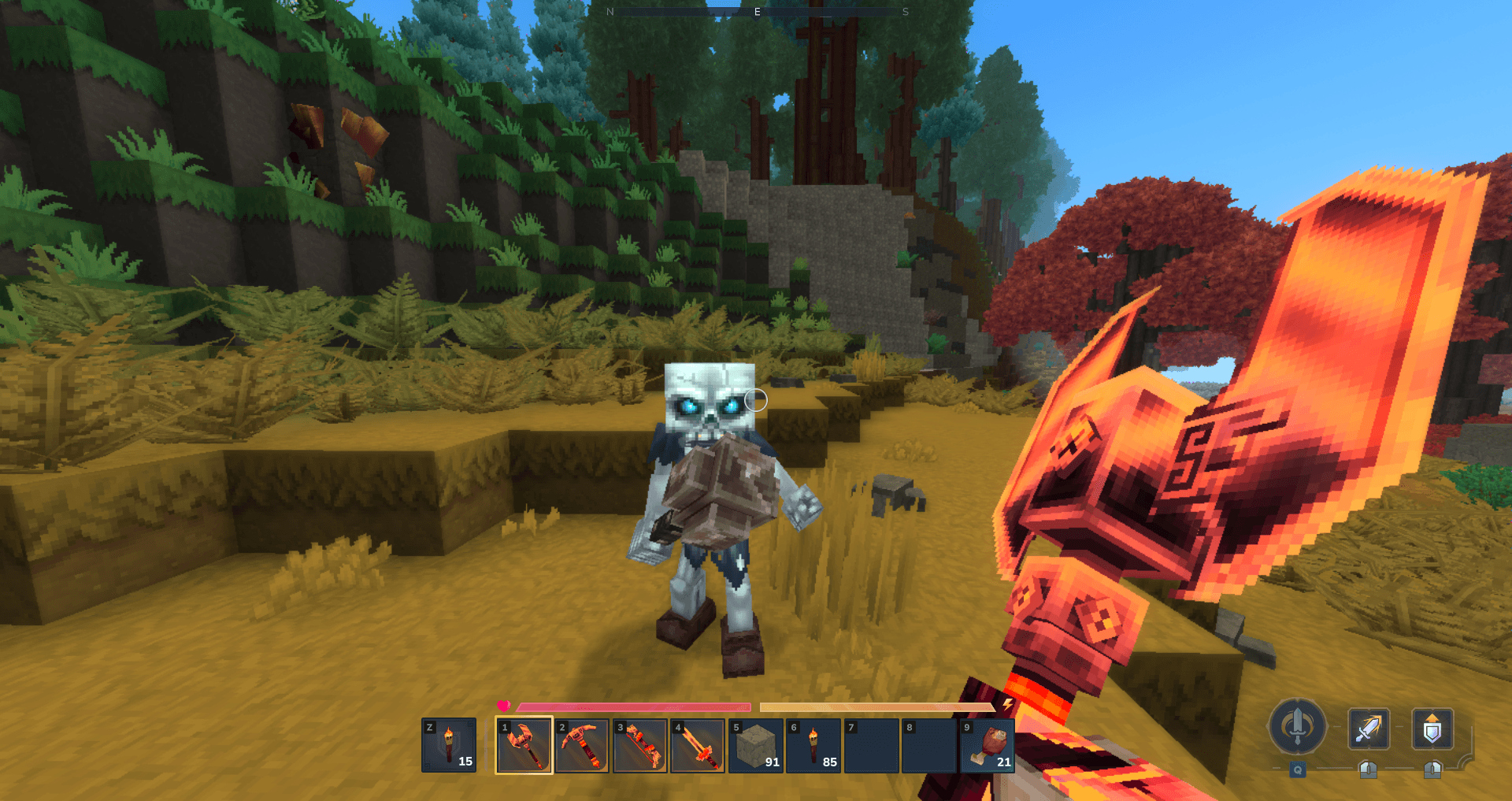Choose the pickaxe in hotbar slot 2
This screenshot has height=801, width=1512.
(582, 745)
